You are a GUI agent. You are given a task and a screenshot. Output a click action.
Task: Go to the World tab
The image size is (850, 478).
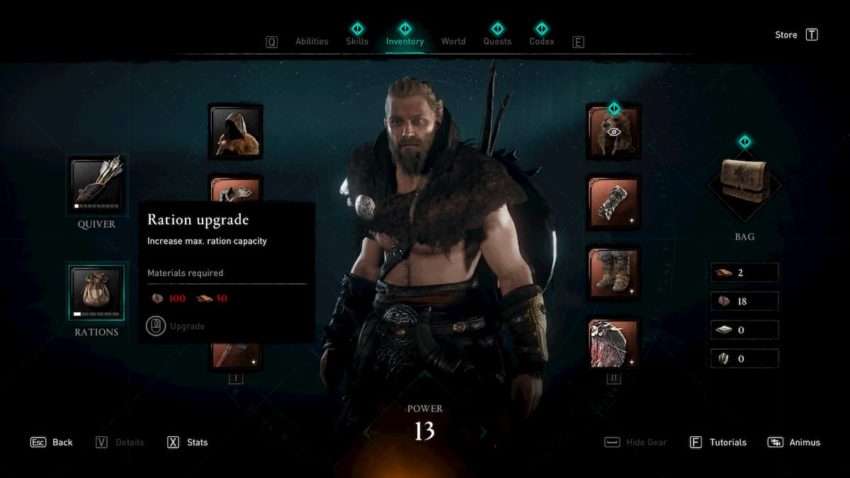453,42
